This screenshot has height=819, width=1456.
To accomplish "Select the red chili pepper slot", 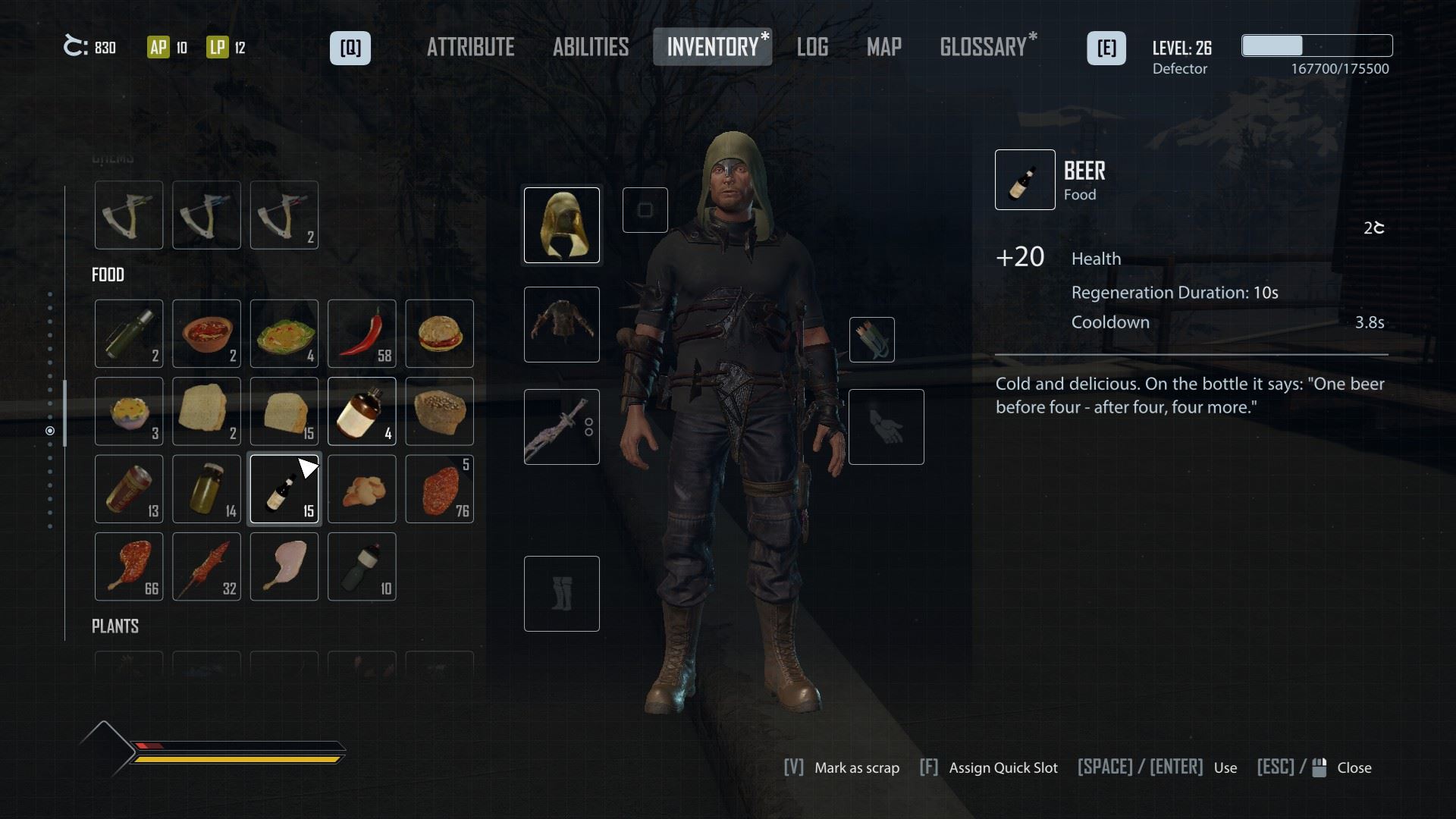I will click(362, 334).
